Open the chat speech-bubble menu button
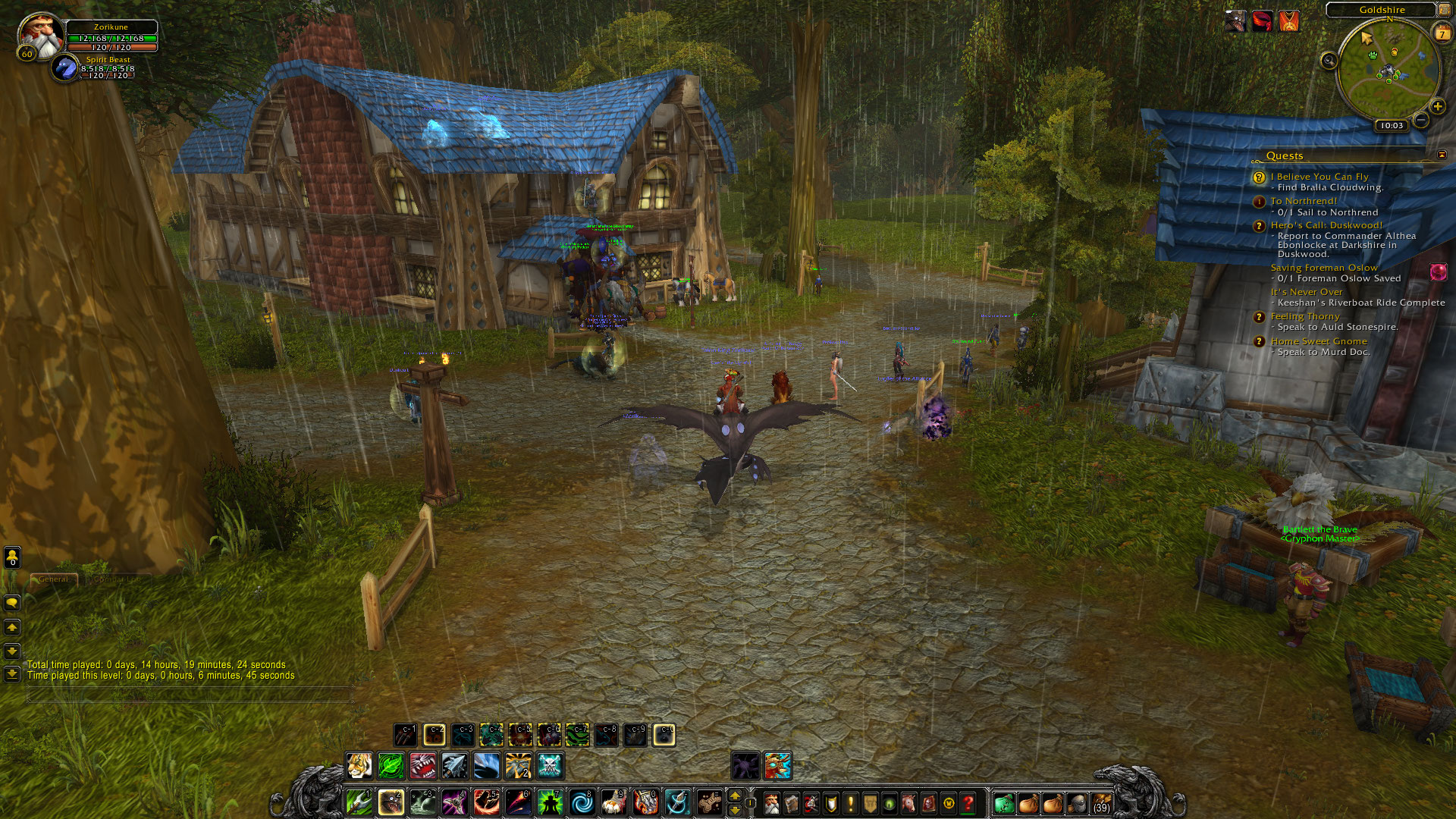 pyautogui.click(x=12, y=603)
